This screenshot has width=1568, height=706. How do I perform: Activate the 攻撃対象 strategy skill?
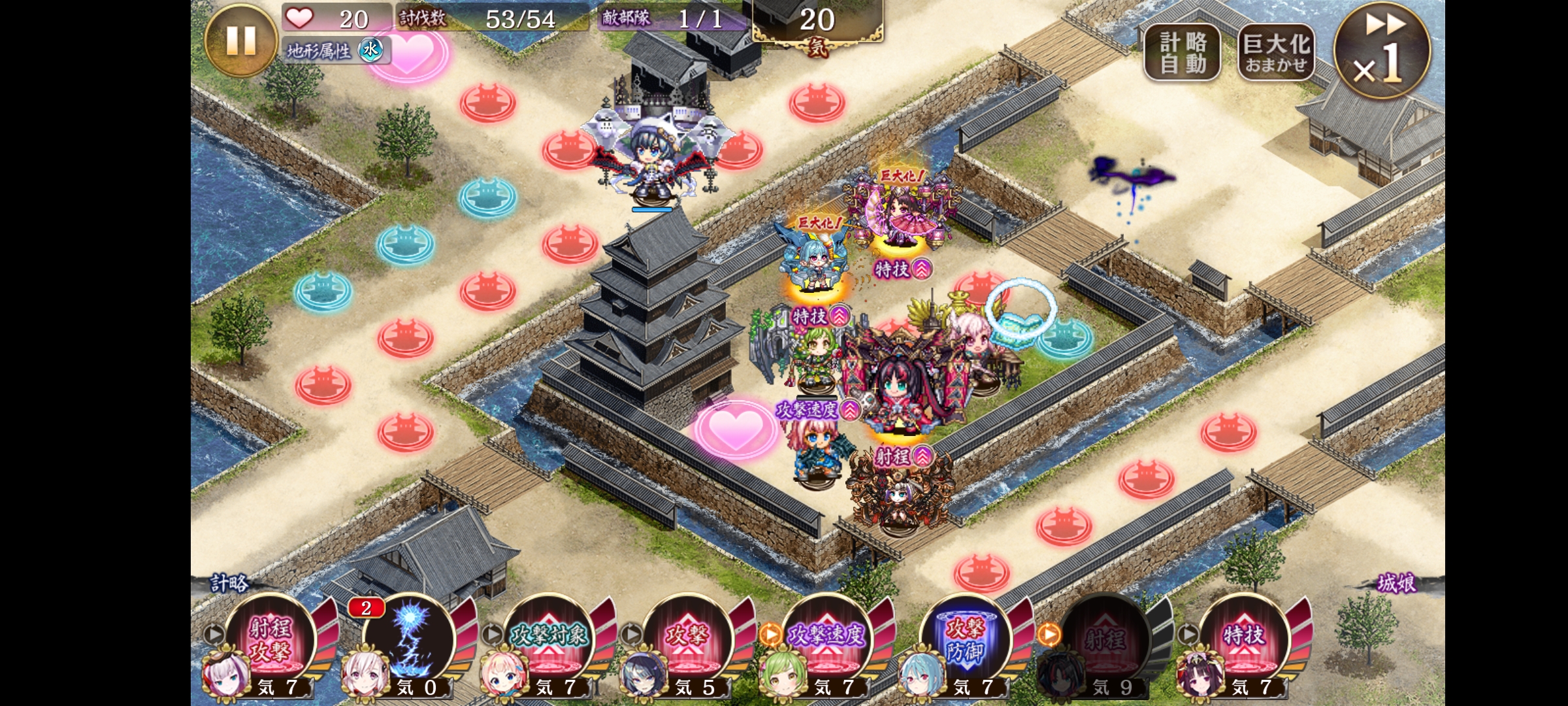tap(549, 639)
